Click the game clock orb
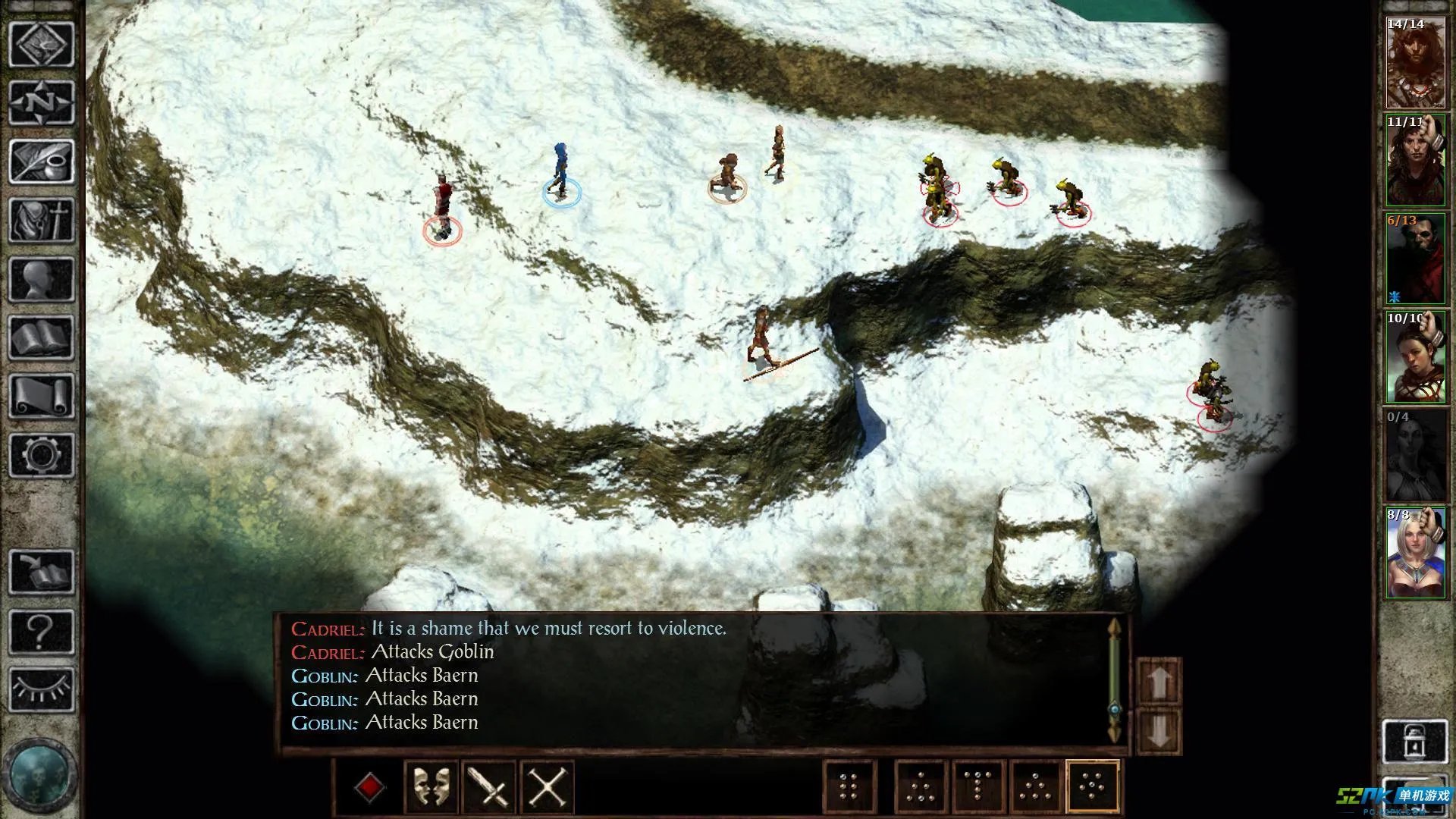Viewport: 1456px width, 819px height. (x=39, y=775)
